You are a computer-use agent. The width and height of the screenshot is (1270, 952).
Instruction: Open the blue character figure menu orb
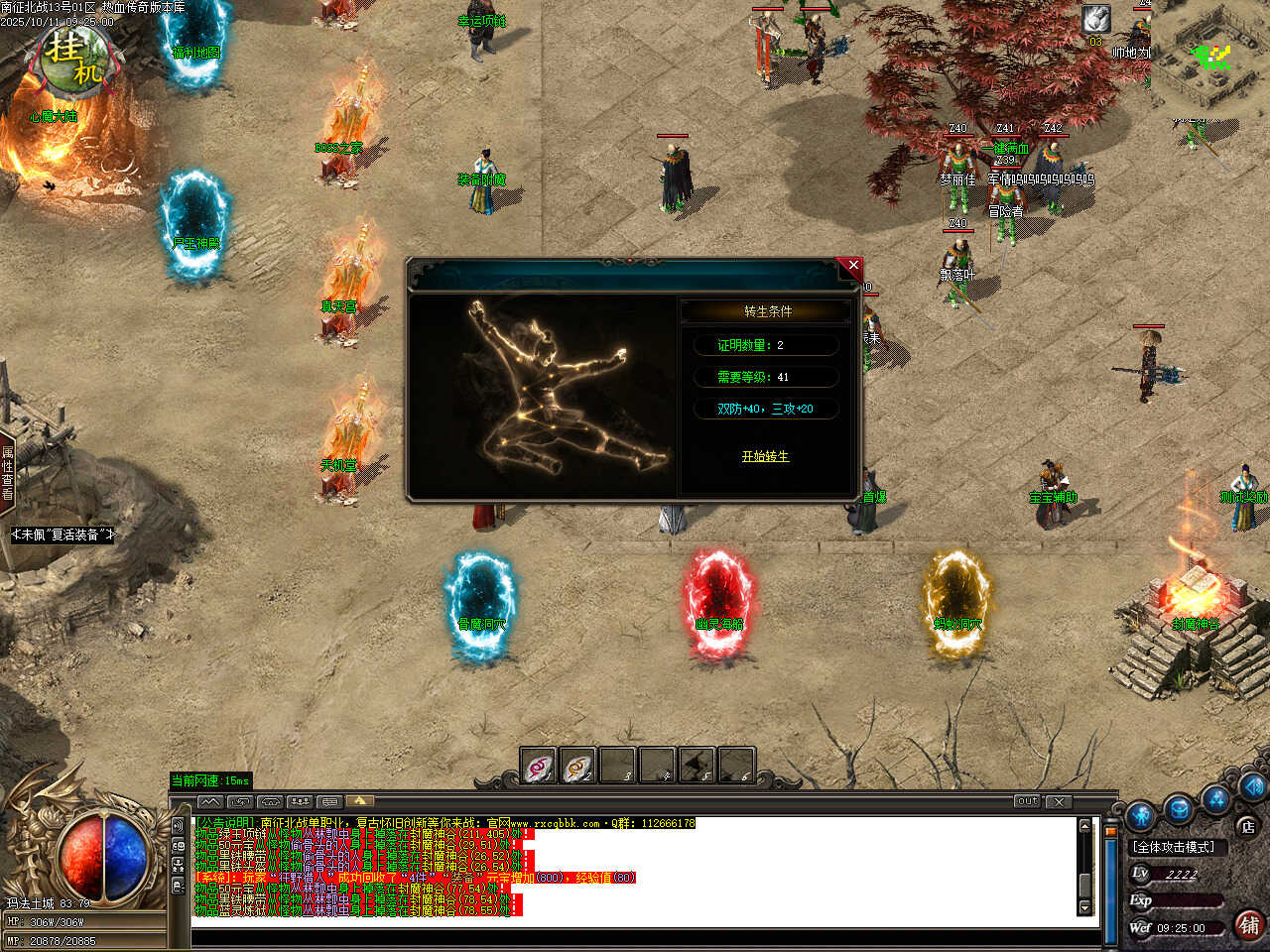click(x=1141, y=815)
